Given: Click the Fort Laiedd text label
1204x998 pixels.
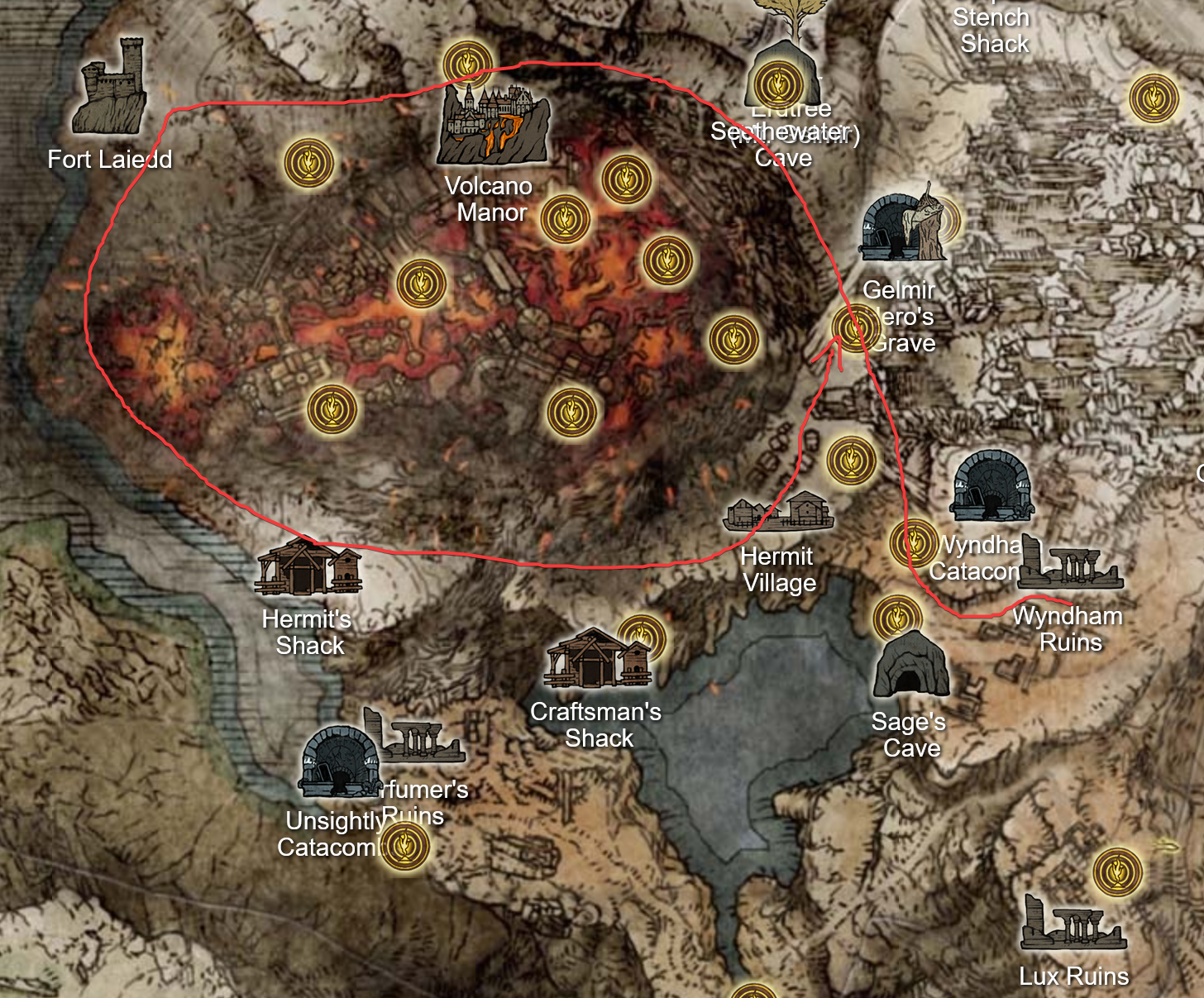Looking at the screenshot, I should [x=110, y=159].
